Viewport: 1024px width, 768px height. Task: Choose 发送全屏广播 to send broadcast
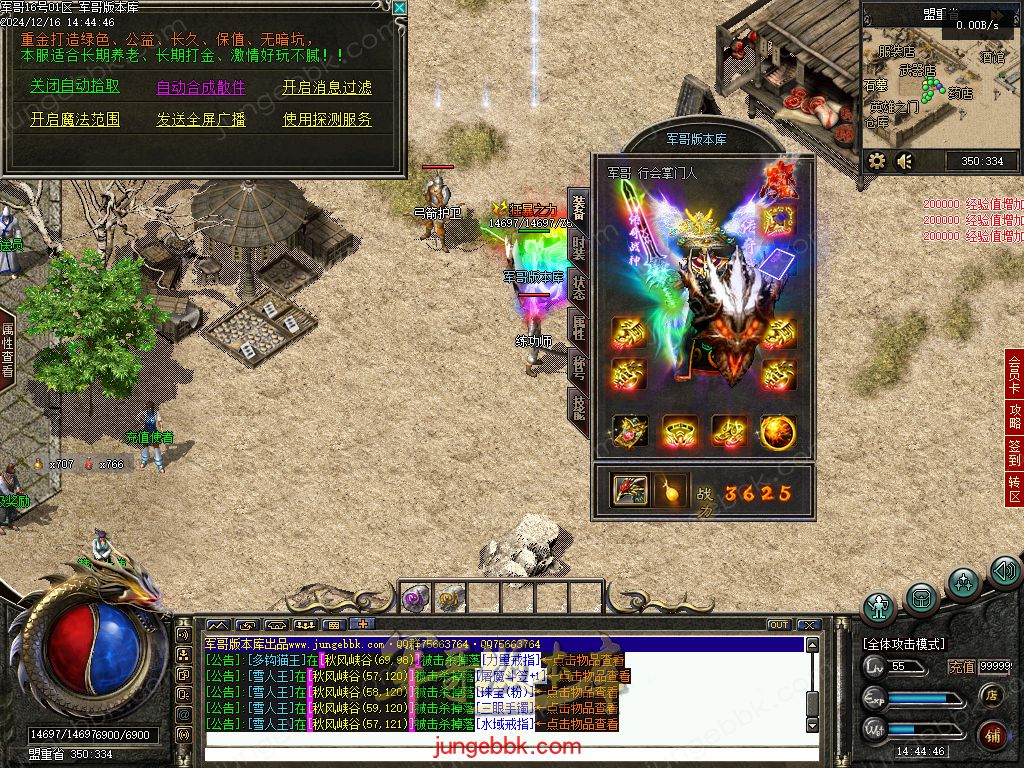pyautogui.click(x=201, y=119)
